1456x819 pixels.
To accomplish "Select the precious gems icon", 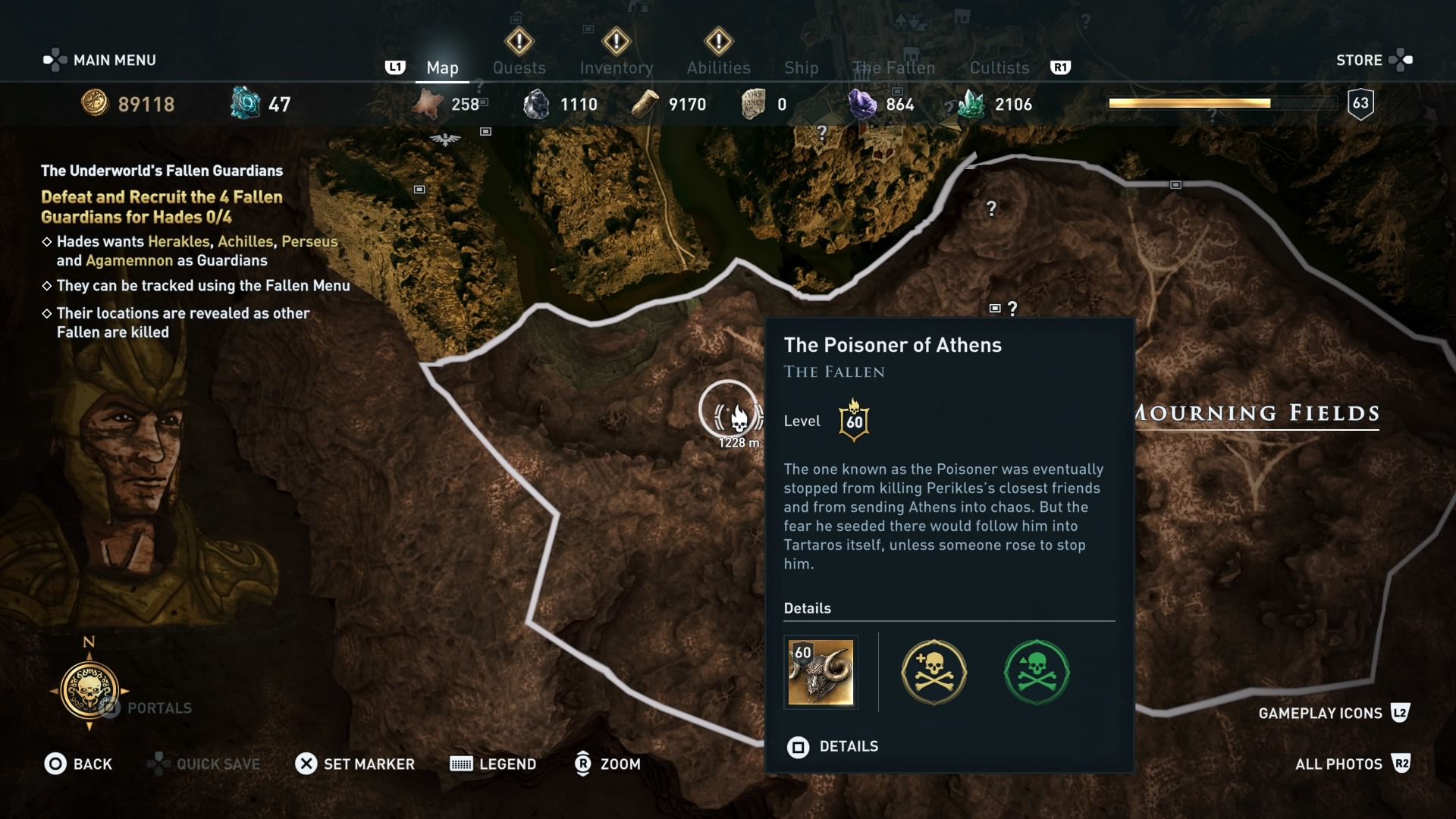I will (863, 104).
